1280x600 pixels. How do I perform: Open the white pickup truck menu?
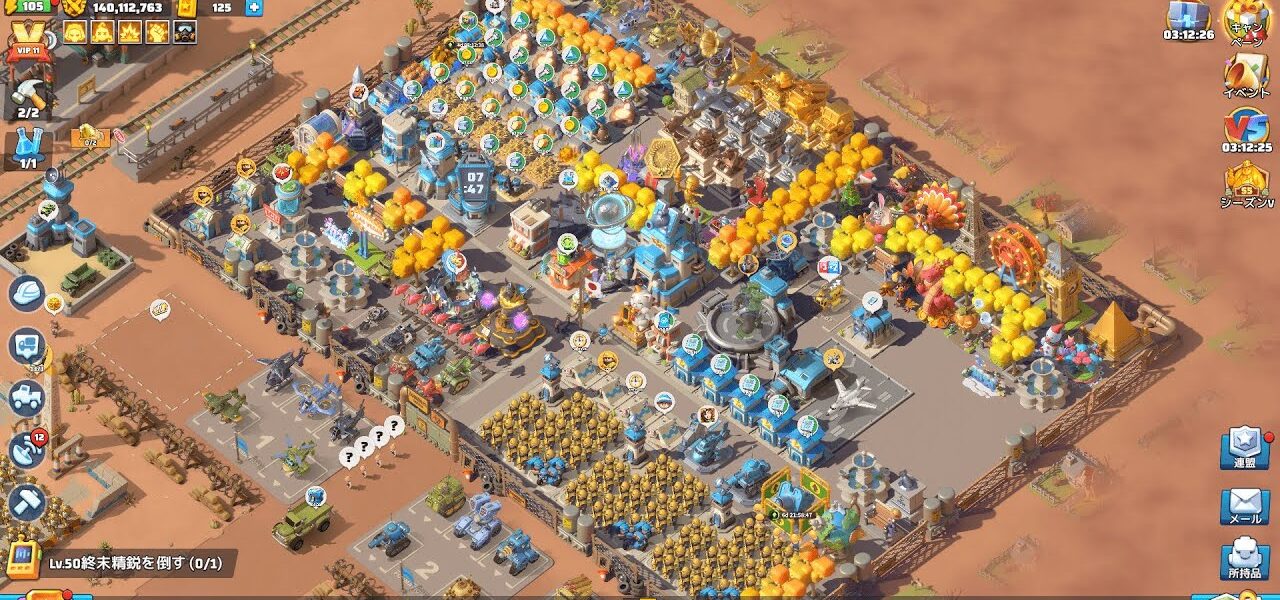(27, 398)
